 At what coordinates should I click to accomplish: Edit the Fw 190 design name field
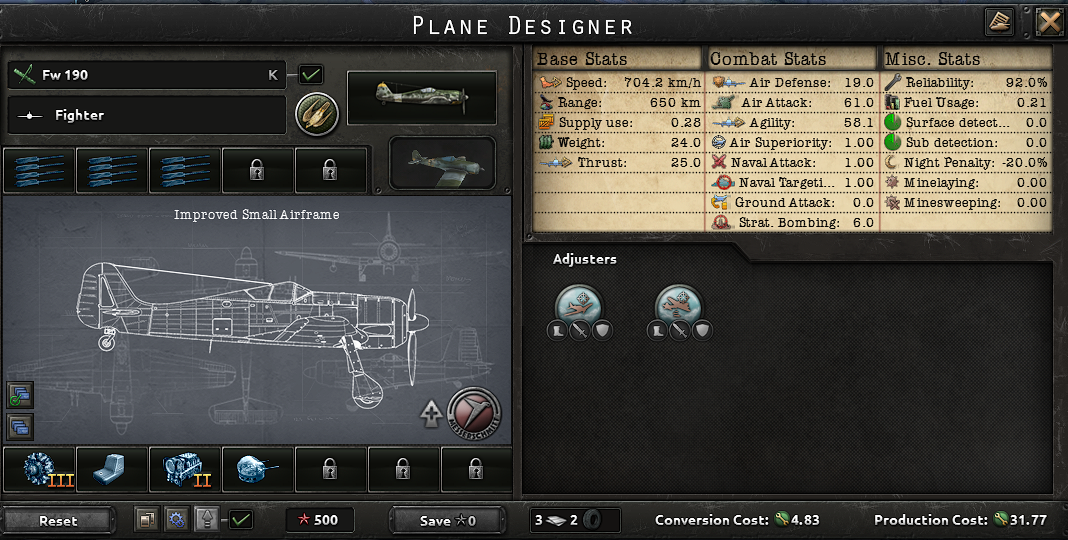click(x=146, y=75)
